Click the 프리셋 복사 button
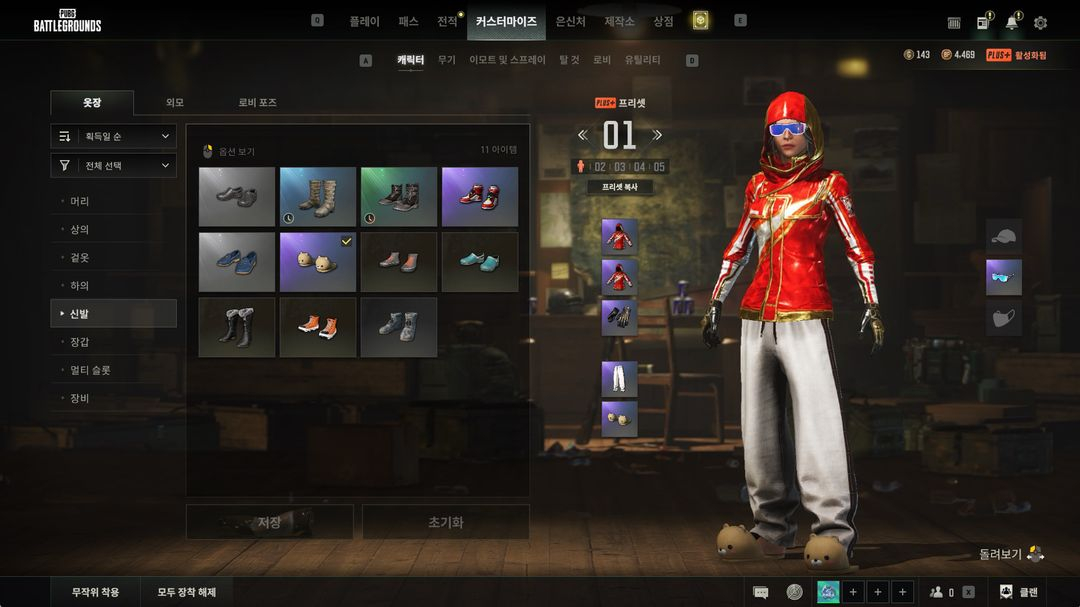This screenshot has width=1080, height=607. click(619, 187)
